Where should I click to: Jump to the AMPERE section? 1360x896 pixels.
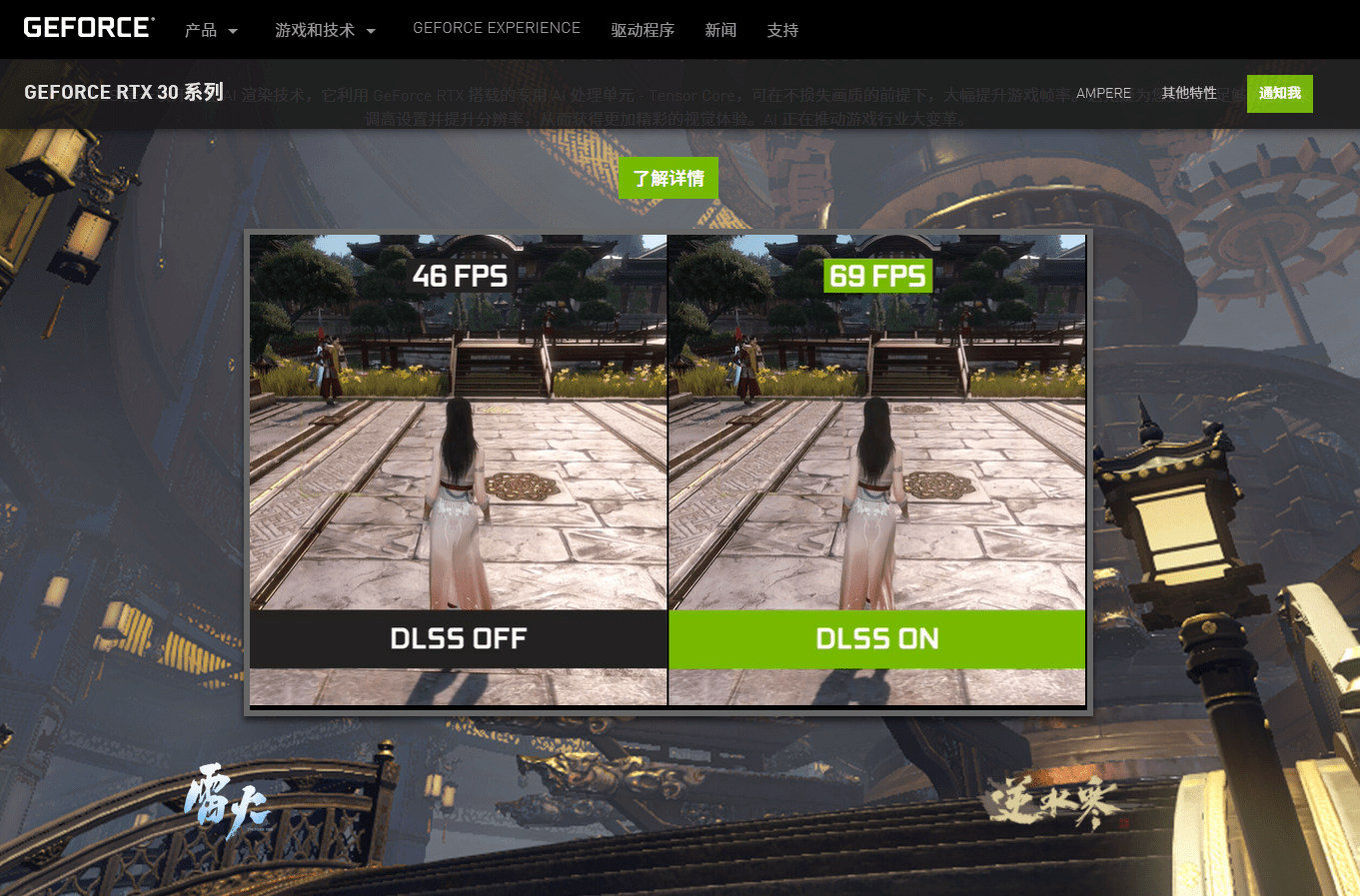pyautogui.click(x=1103, y=93)
